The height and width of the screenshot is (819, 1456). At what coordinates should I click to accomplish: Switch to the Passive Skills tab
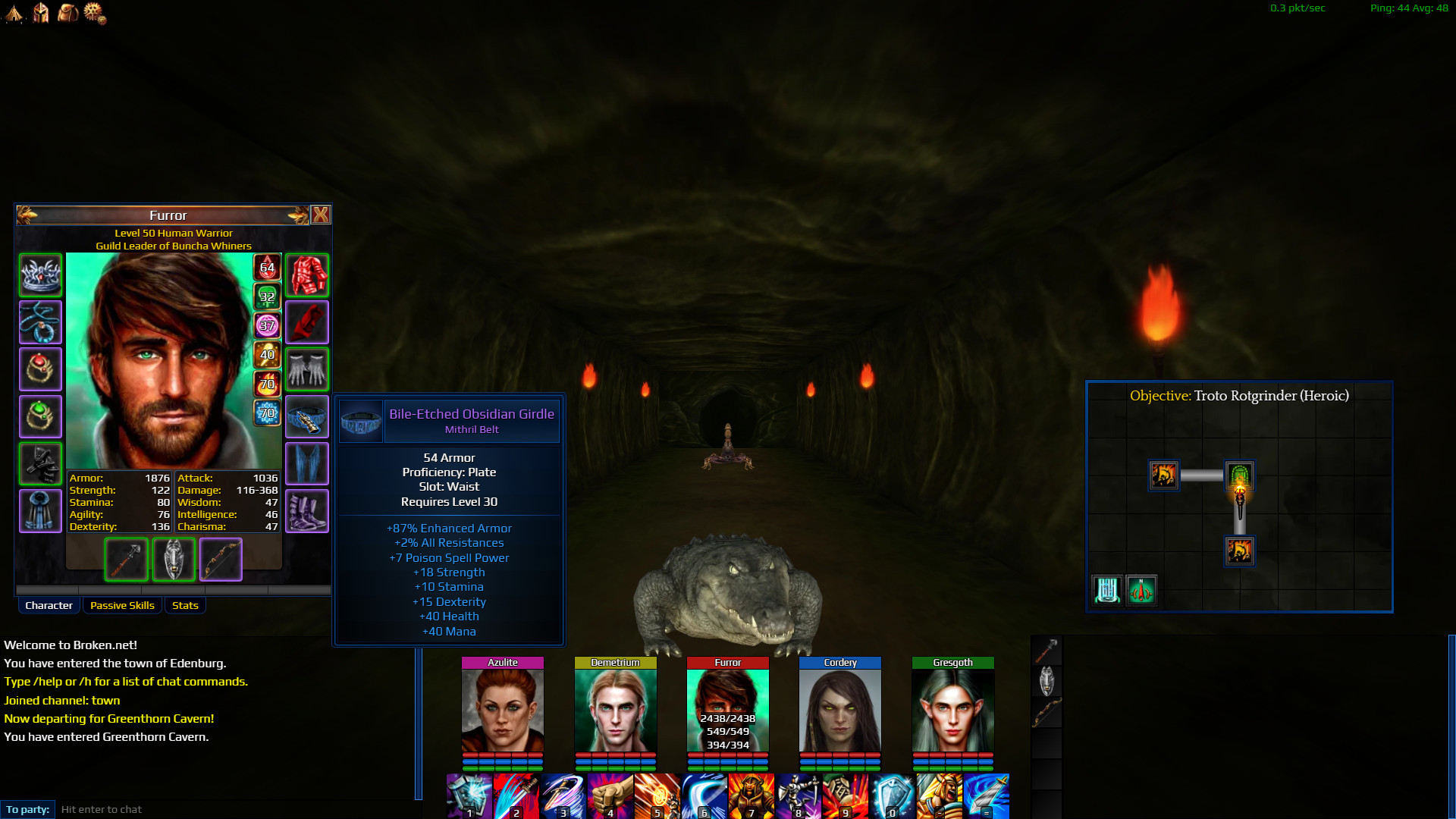pyautogui.click(x=122, y=605)
